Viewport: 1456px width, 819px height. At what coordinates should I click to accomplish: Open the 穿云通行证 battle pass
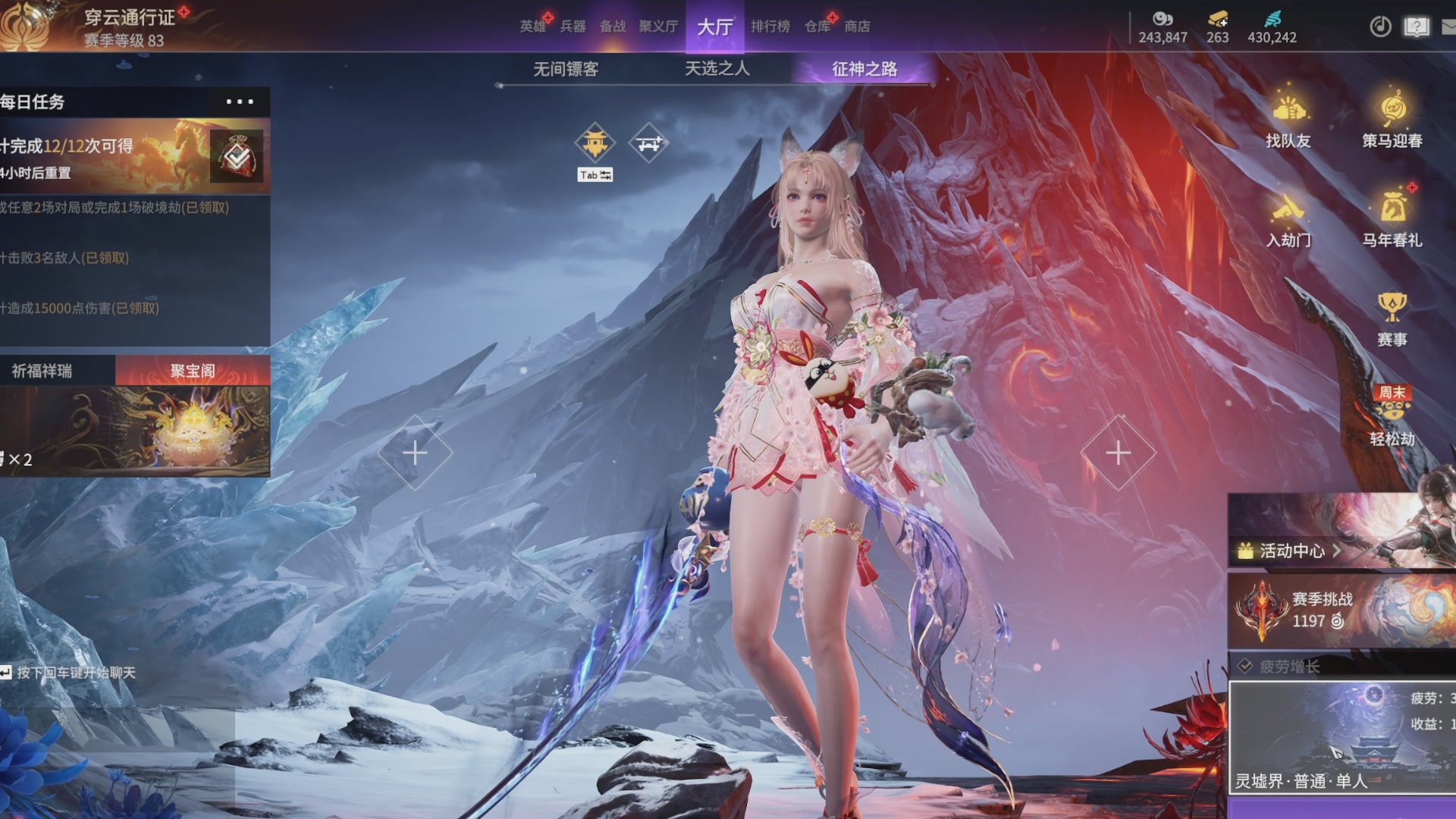click(129, 17)
